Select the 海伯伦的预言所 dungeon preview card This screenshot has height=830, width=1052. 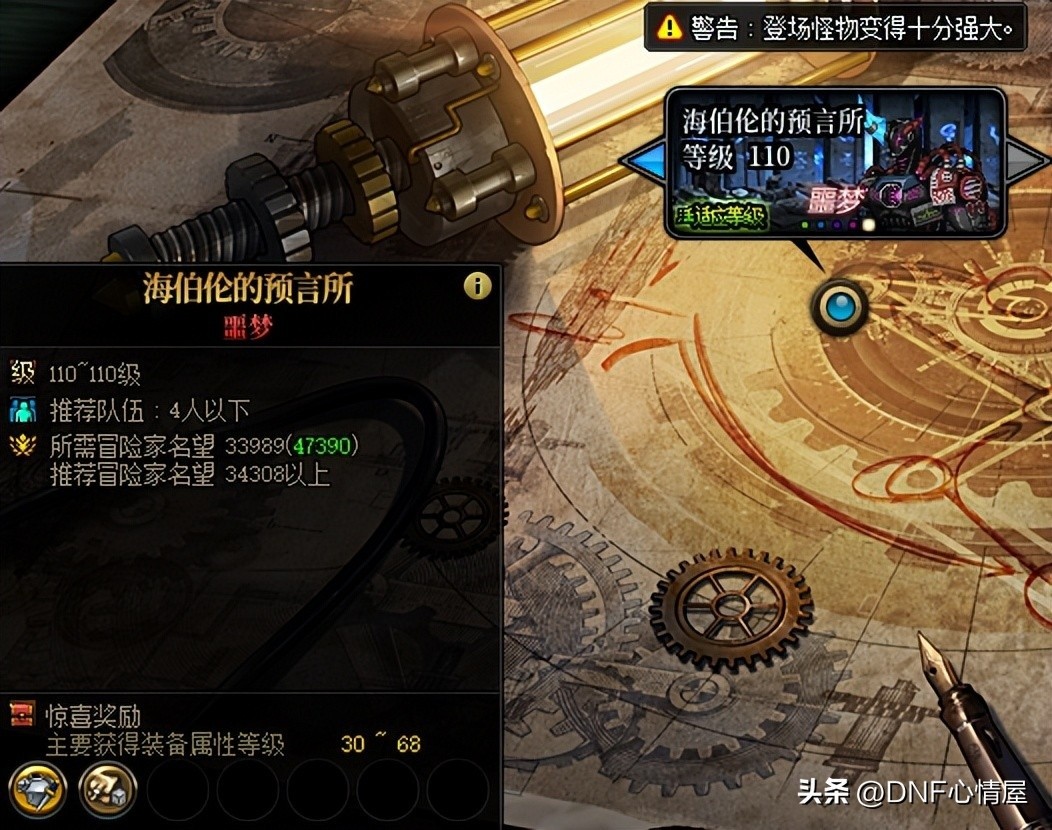coord(835,162)
